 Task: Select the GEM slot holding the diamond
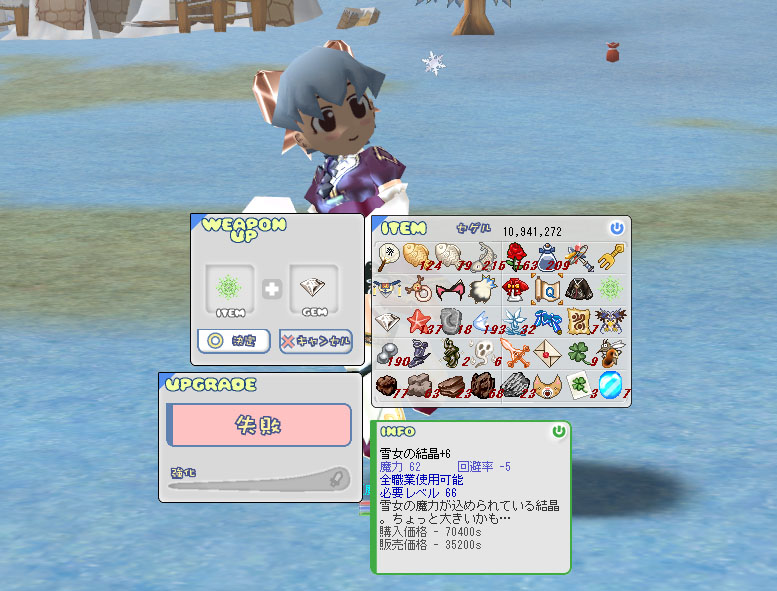coord(314,288)
